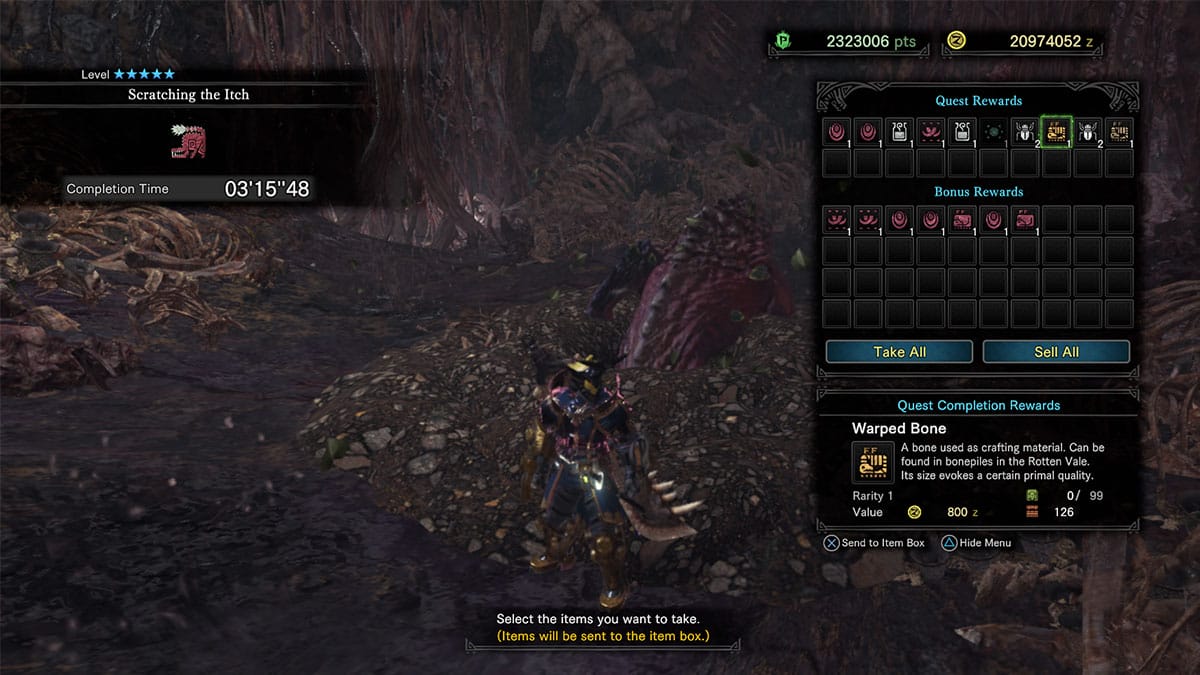Take all quest rewards
This screenshot has width=1200, height=675.
(x=899, y=352)
